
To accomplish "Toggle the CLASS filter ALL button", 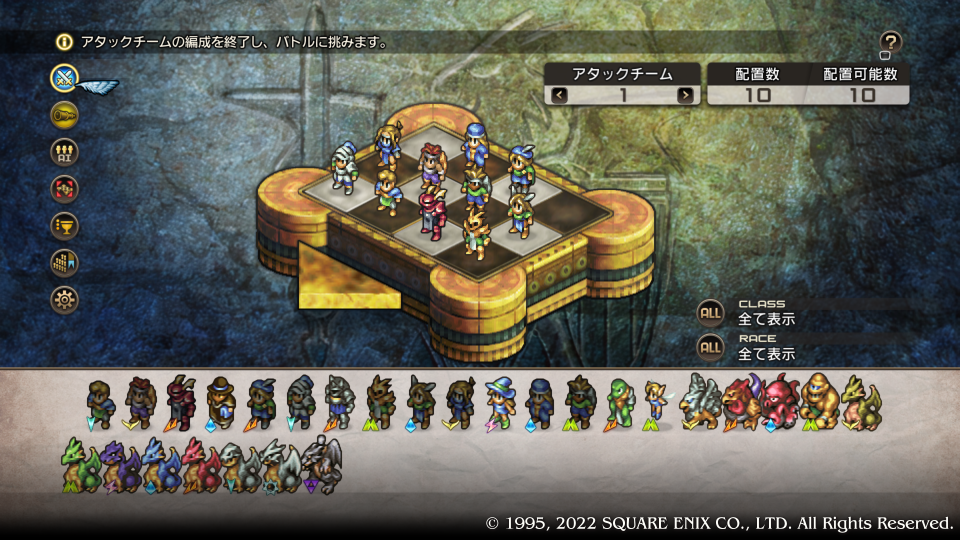I will click(710, 312).
